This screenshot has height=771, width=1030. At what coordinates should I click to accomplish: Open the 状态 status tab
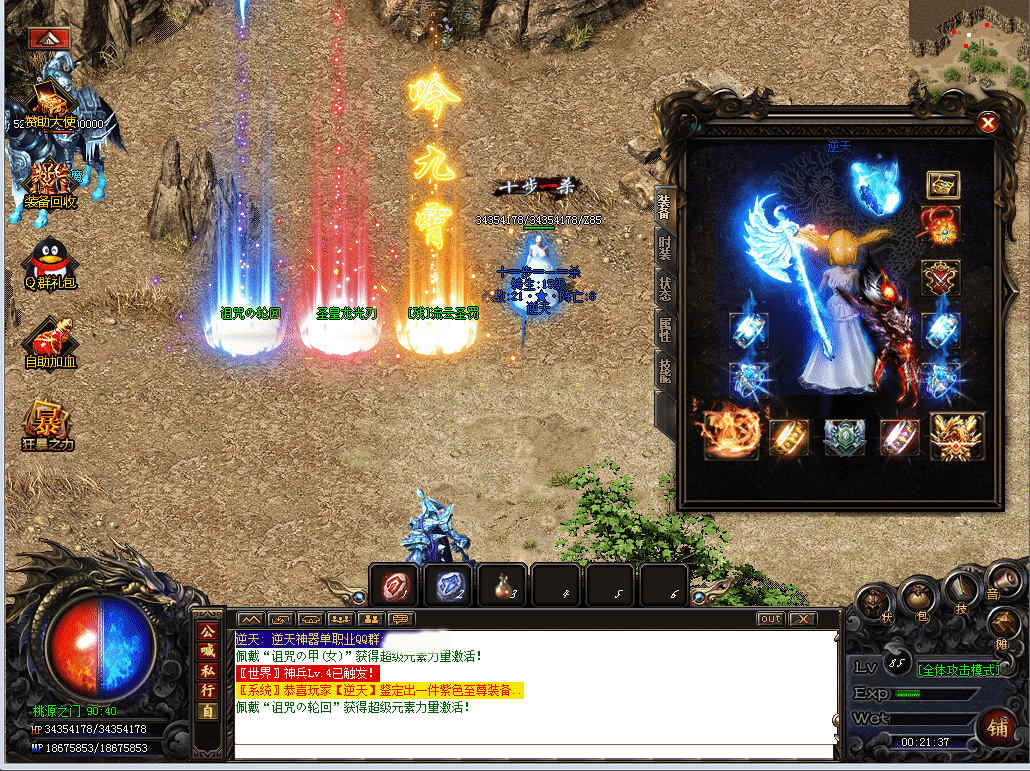[665, 288]
